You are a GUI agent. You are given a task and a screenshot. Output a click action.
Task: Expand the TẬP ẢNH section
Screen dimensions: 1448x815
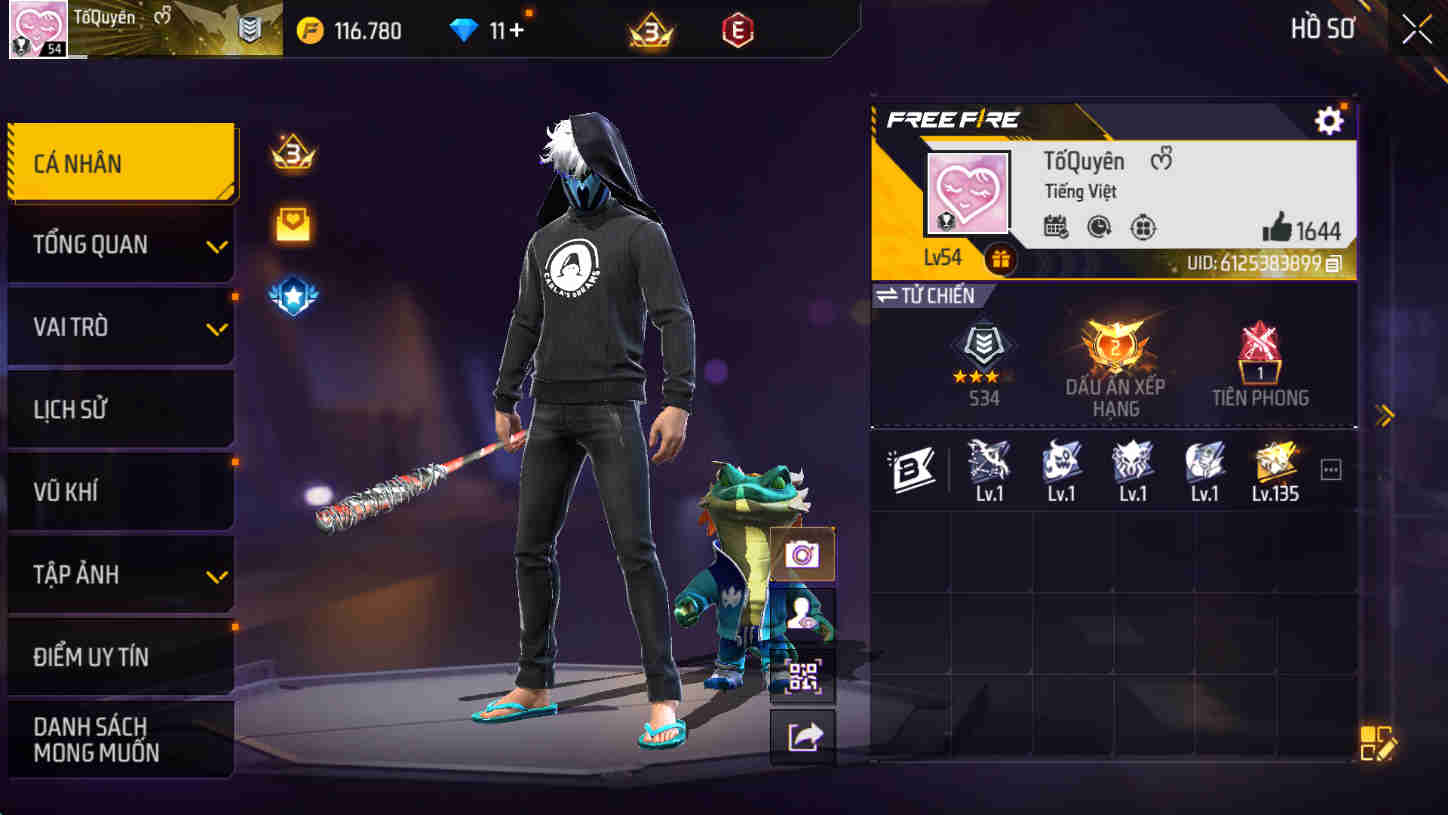[120, 574]
